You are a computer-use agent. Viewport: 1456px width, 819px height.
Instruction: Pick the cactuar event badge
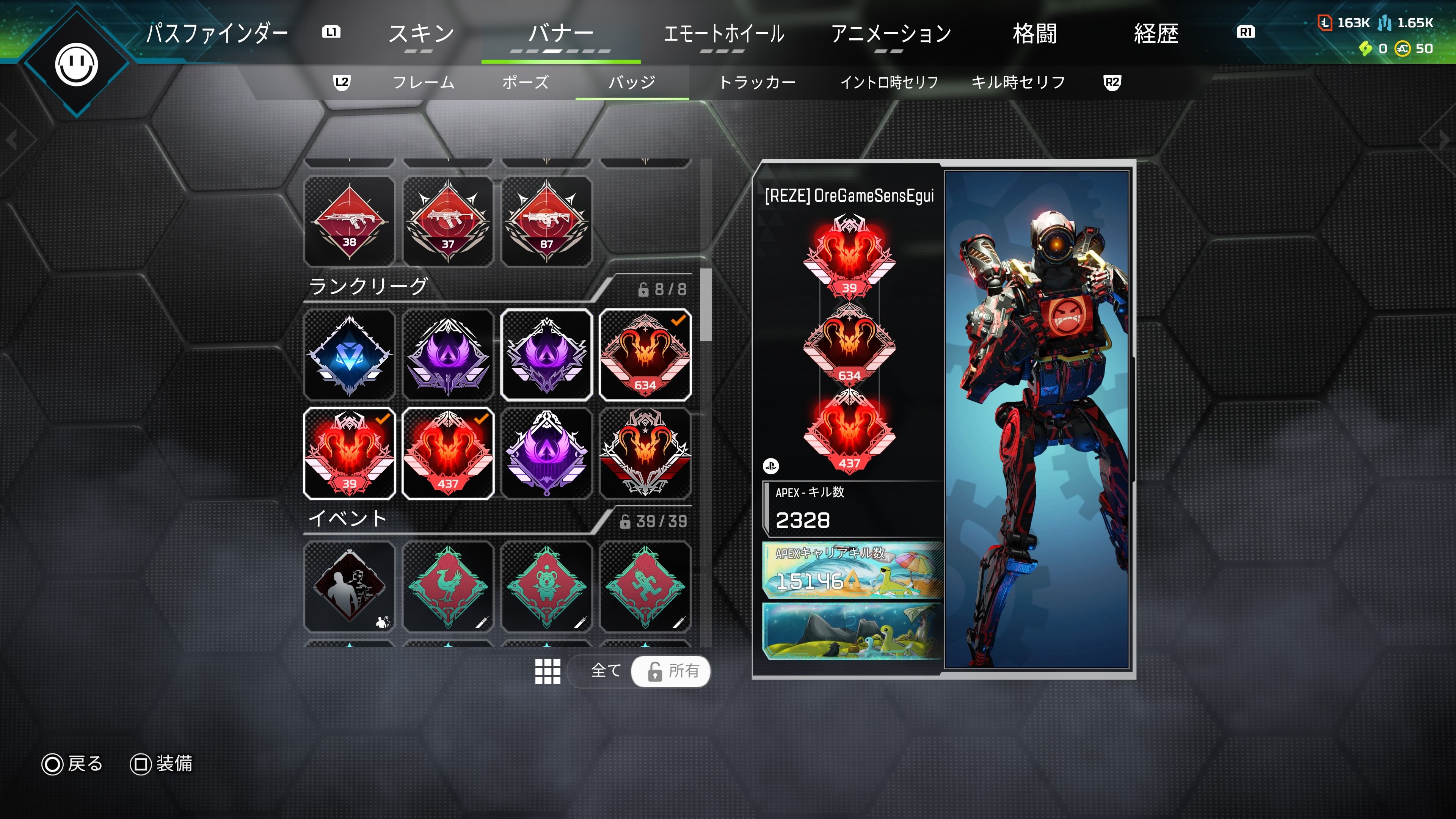coord(645,587)
